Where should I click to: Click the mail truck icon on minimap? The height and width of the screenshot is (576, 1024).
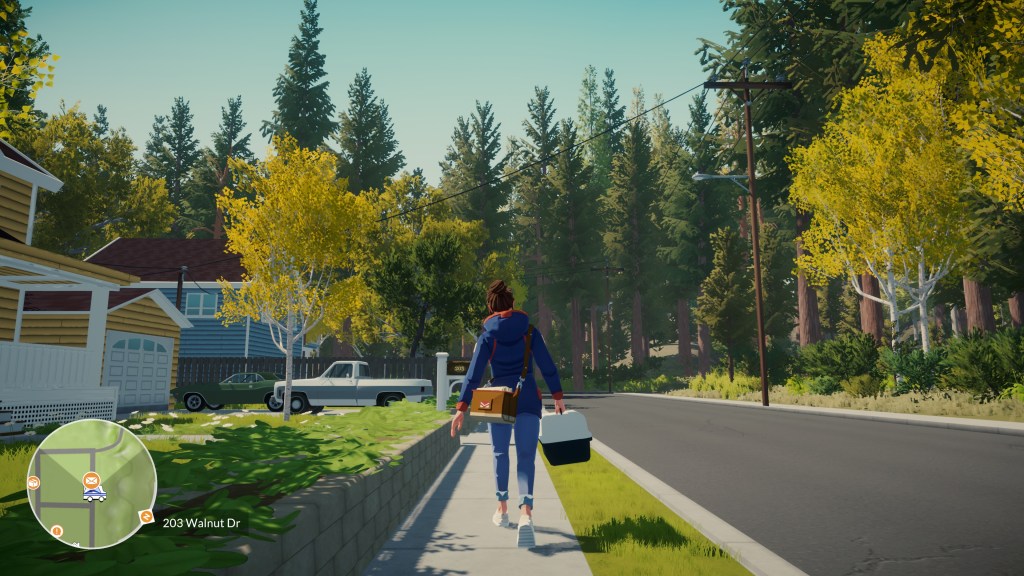(94, 494)
